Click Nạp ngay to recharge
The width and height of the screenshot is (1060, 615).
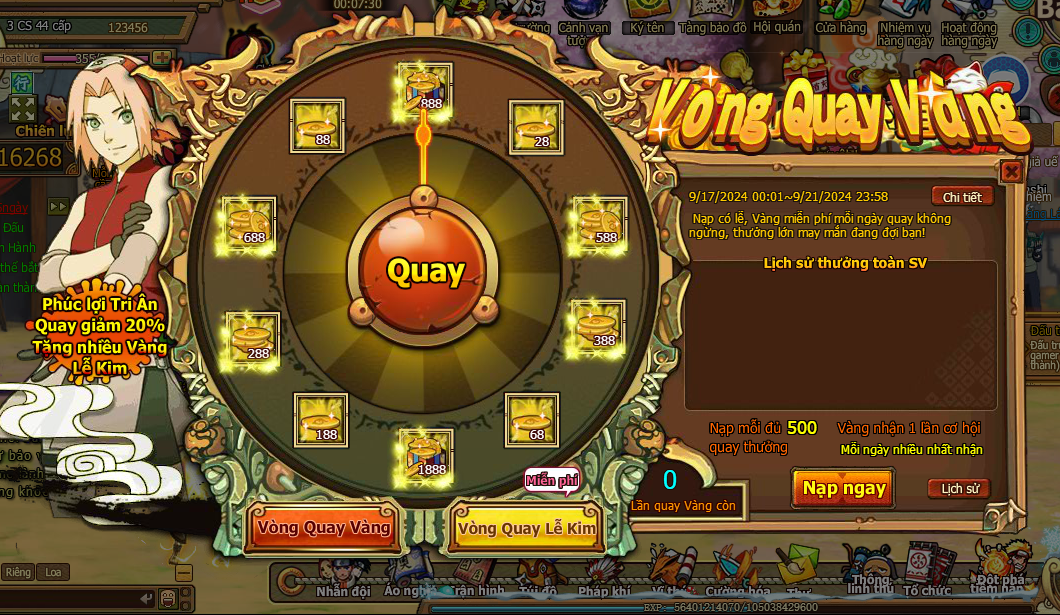pos(844,488)
